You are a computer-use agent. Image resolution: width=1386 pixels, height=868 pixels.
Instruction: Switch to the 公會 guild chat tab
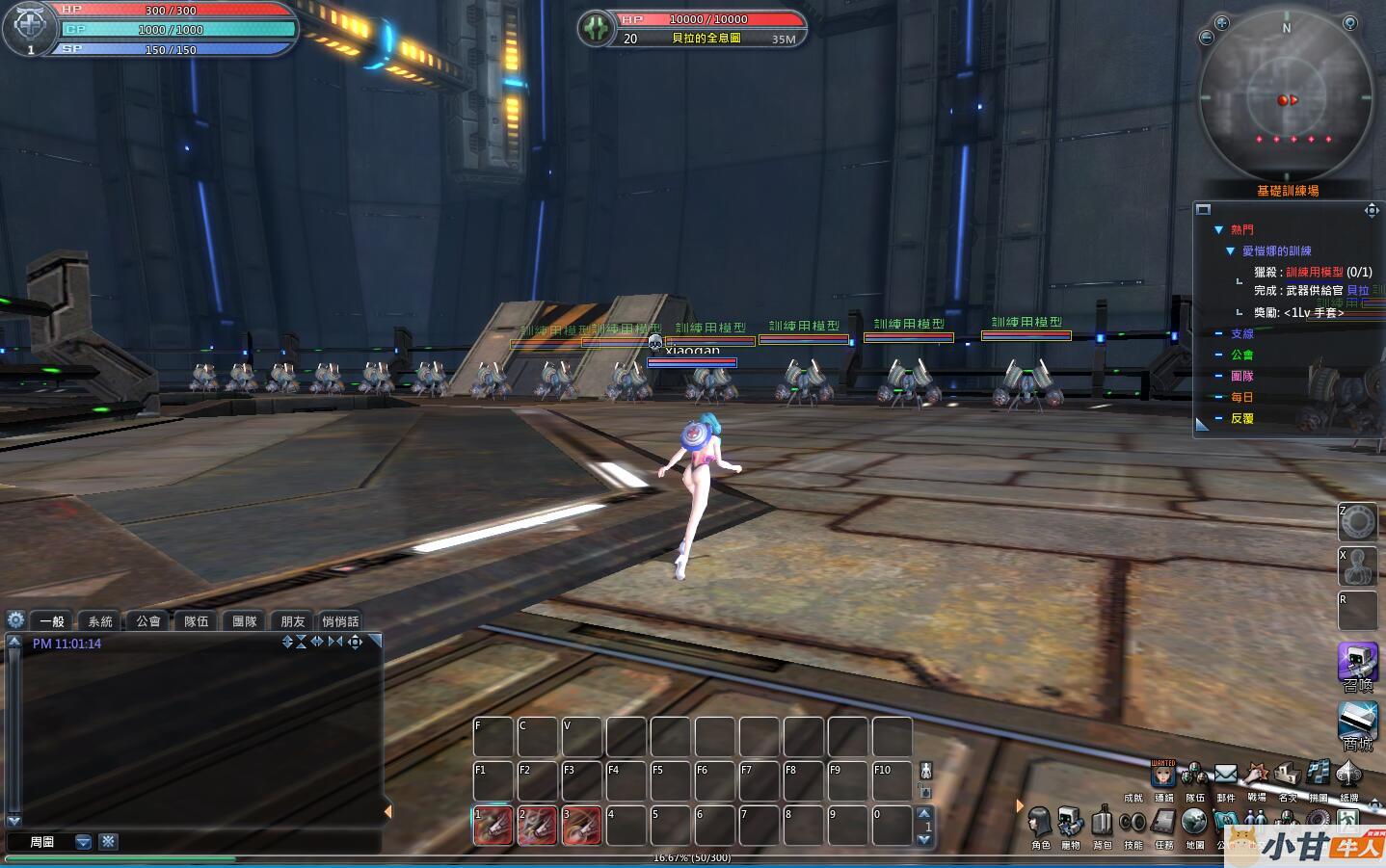click(x=148, y=621)
